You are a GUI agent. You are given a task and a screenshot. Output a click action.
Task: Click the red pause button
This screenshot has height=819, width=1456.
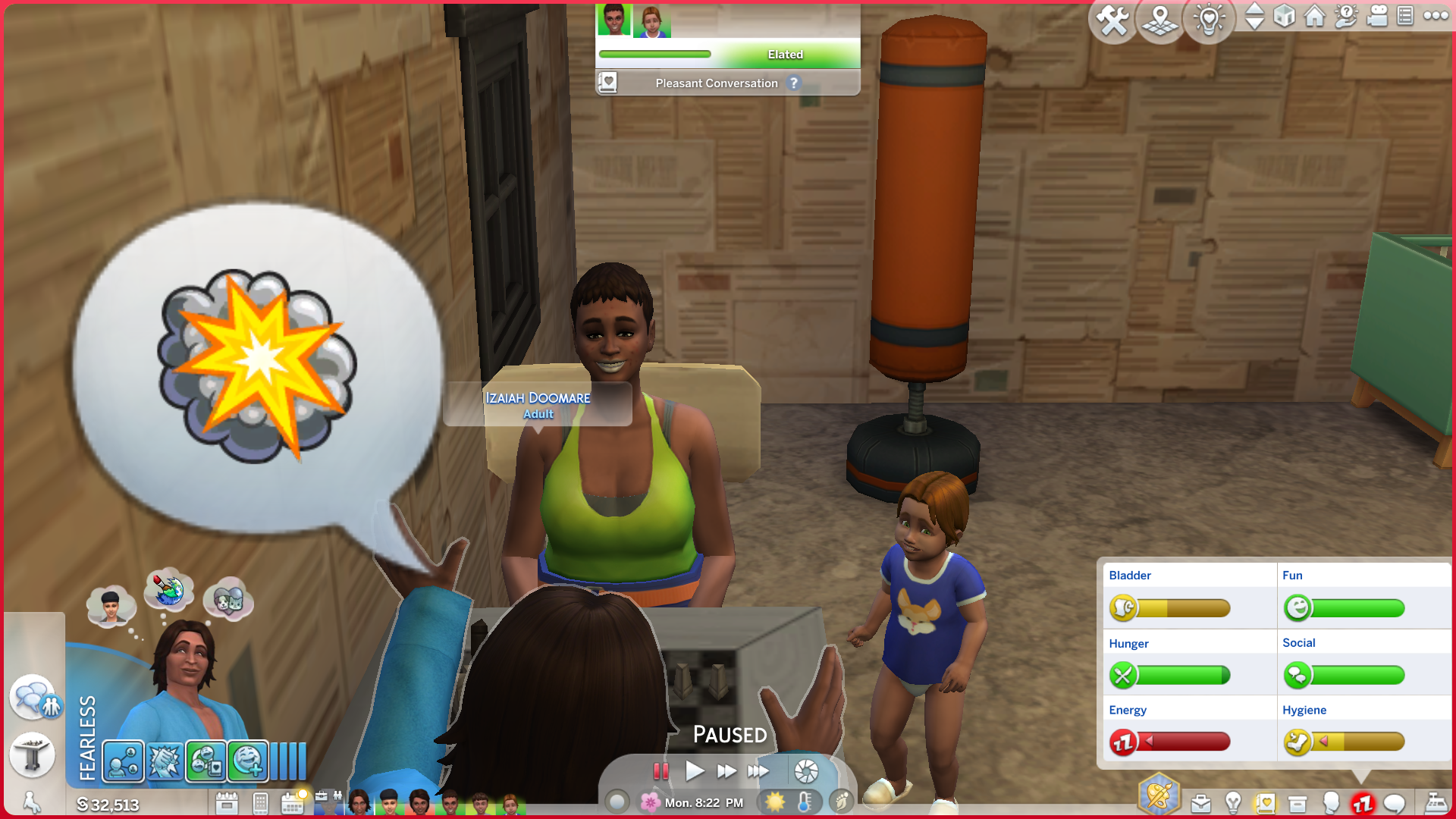661,771
